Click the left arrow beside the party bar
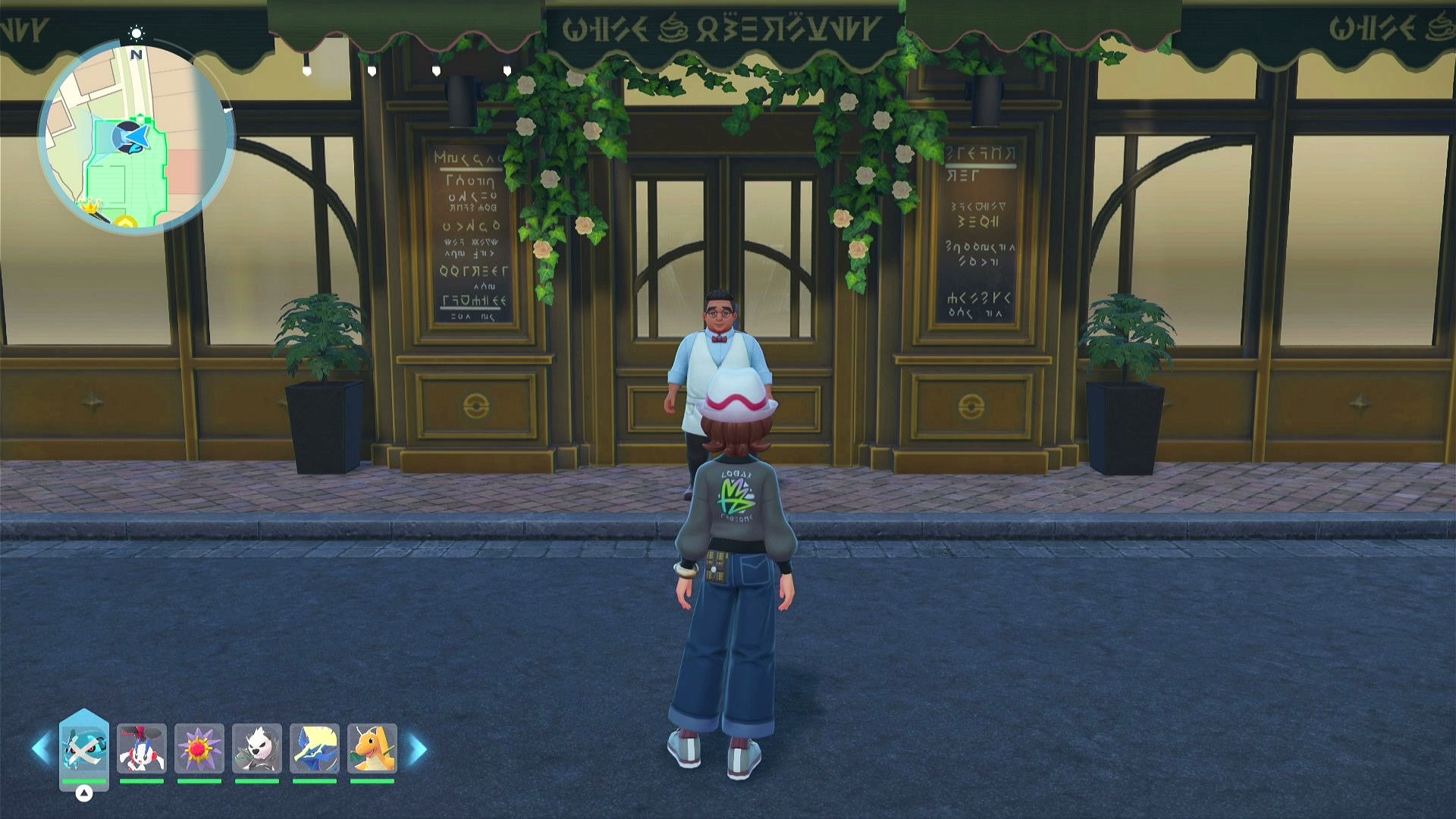 41,749
